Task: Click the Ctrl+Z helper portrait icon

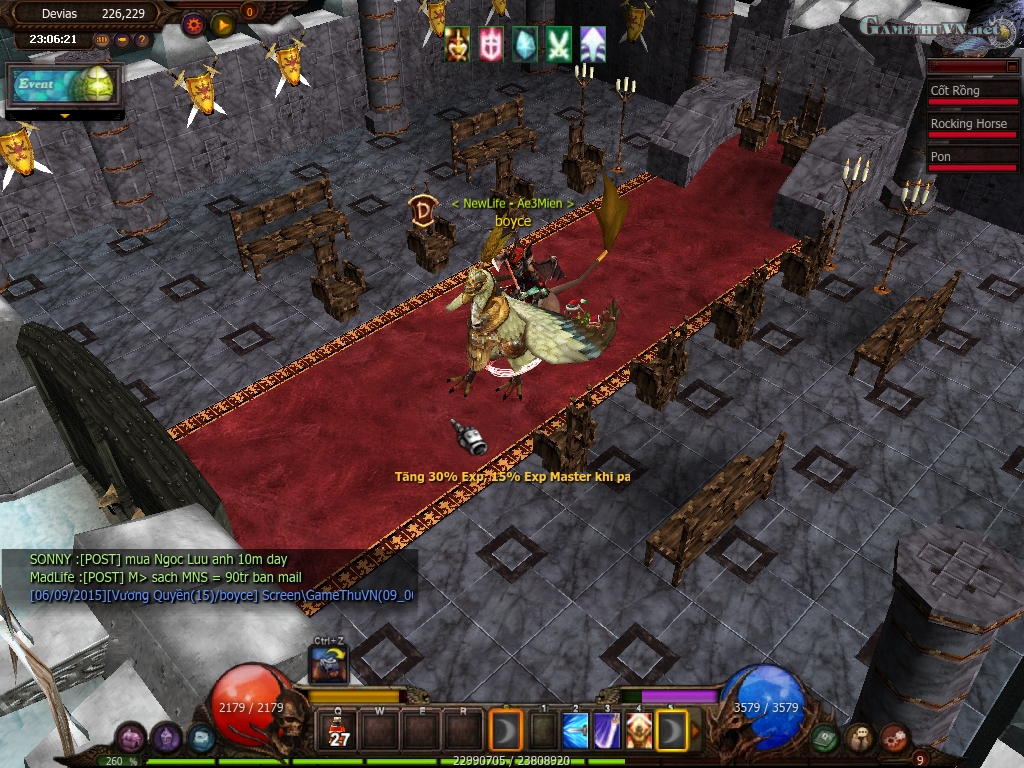Action: (329, 665)
